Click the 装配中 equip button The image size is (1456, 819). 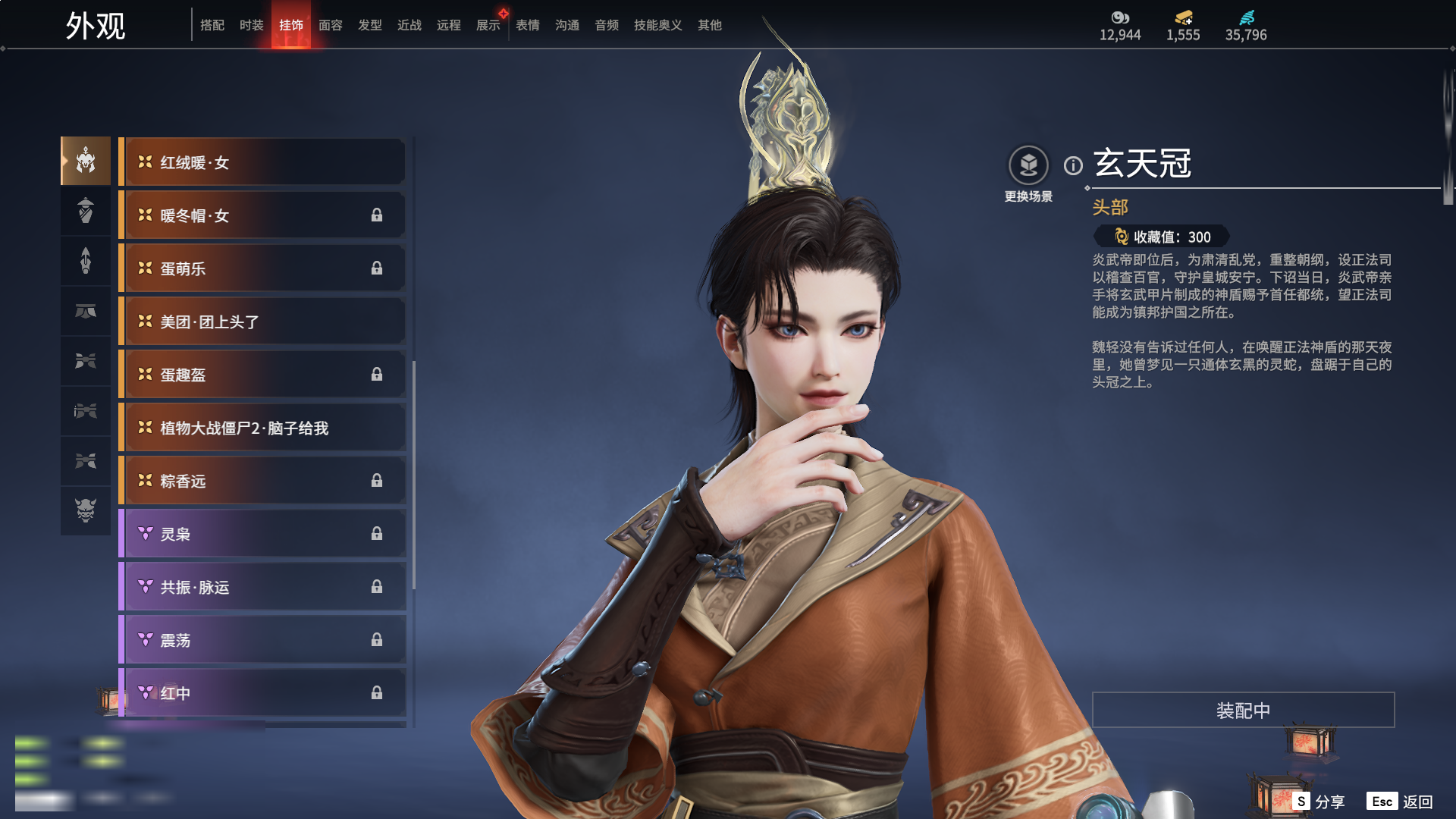point(1243,710)
